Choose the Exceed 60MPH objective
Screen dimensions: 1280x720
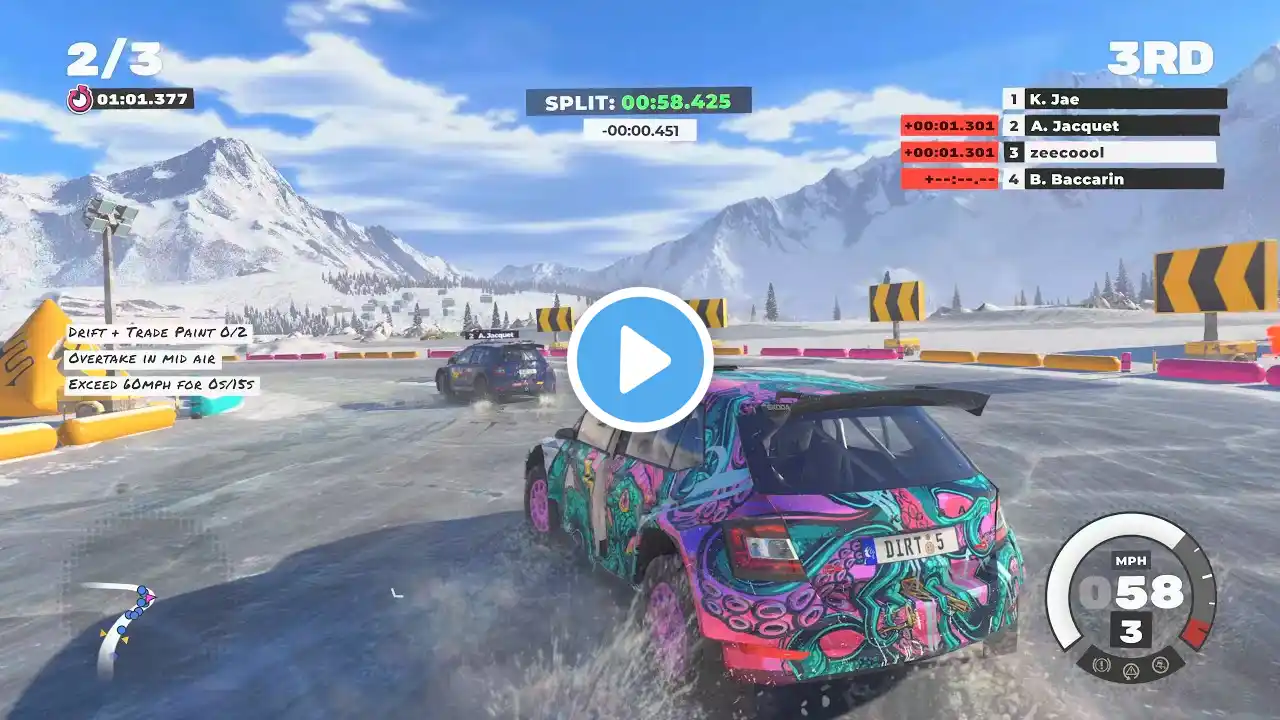click(x=161, y=384)
